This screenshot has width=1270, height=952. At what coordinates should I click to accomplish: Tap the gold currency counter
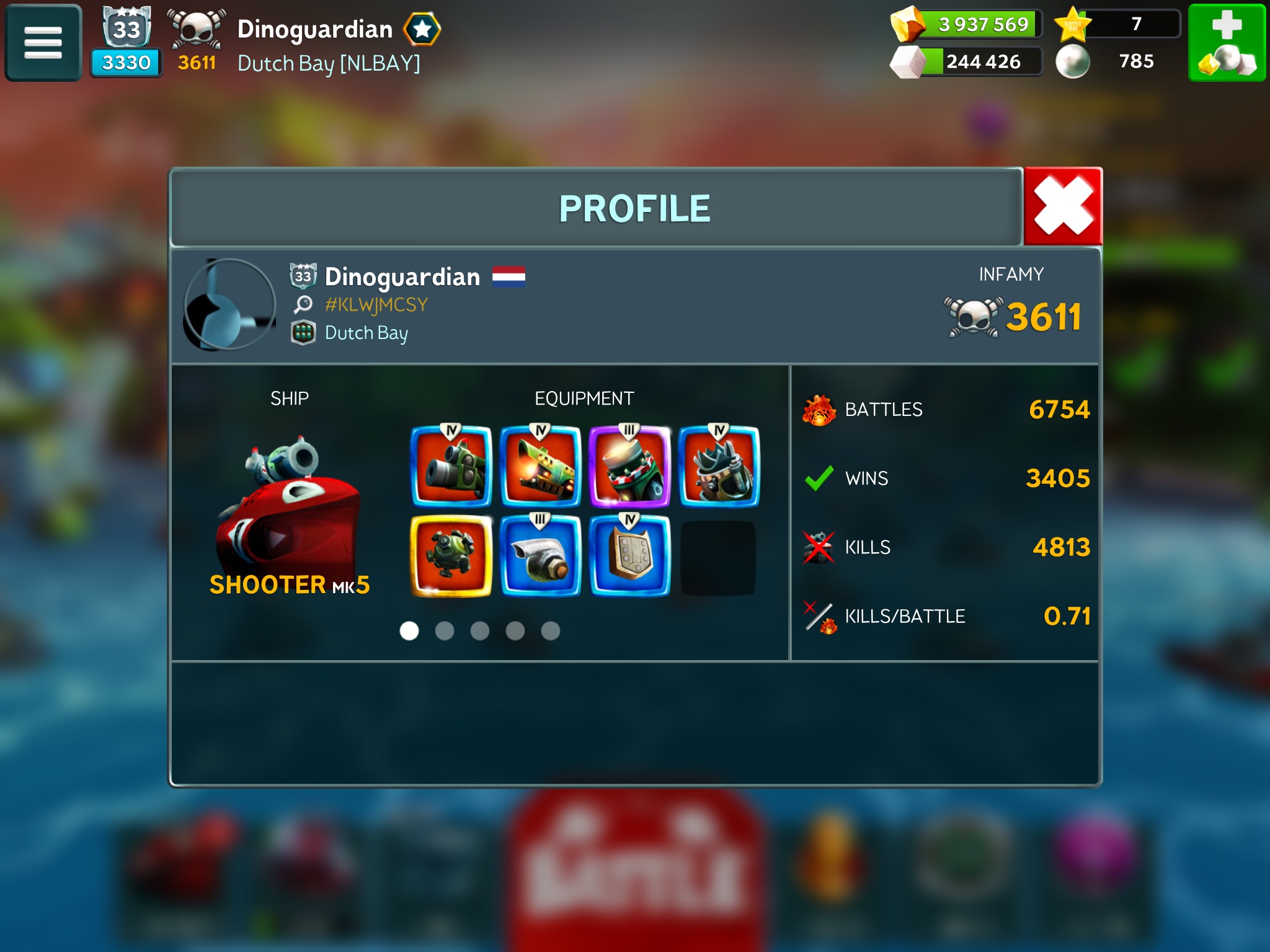(x=967, y=25)
